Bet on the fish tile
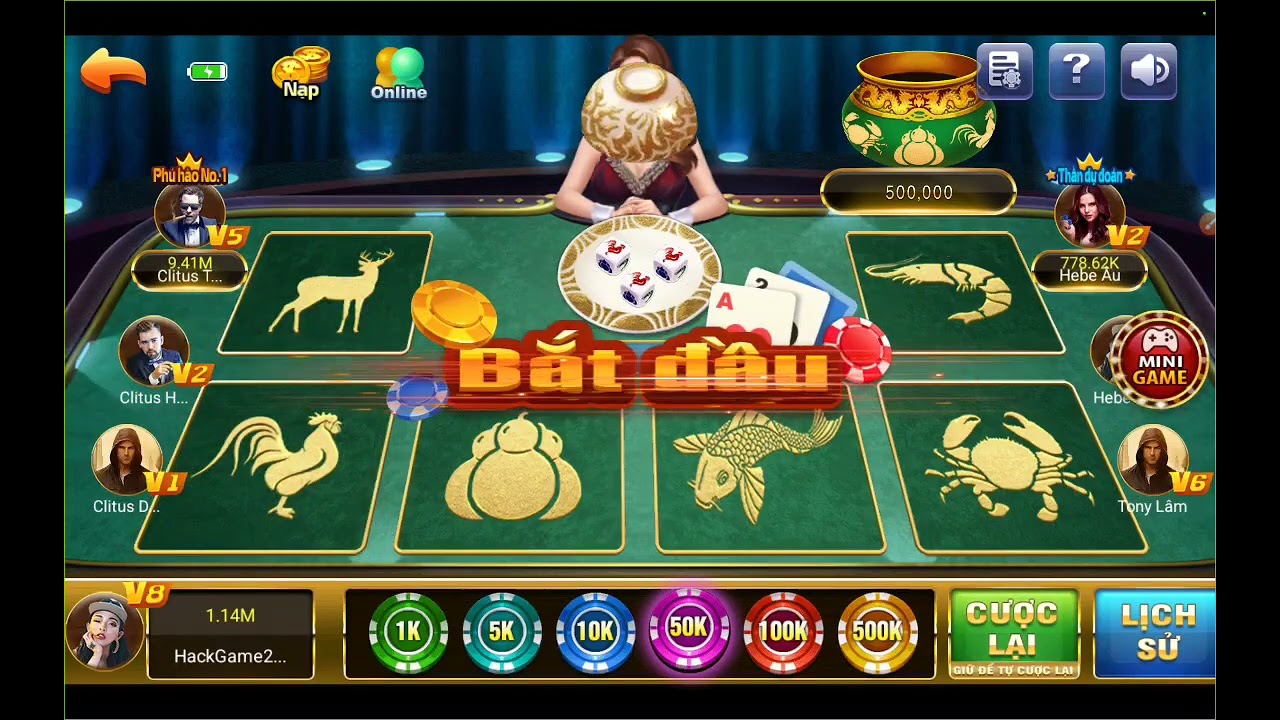 (765, 470)
